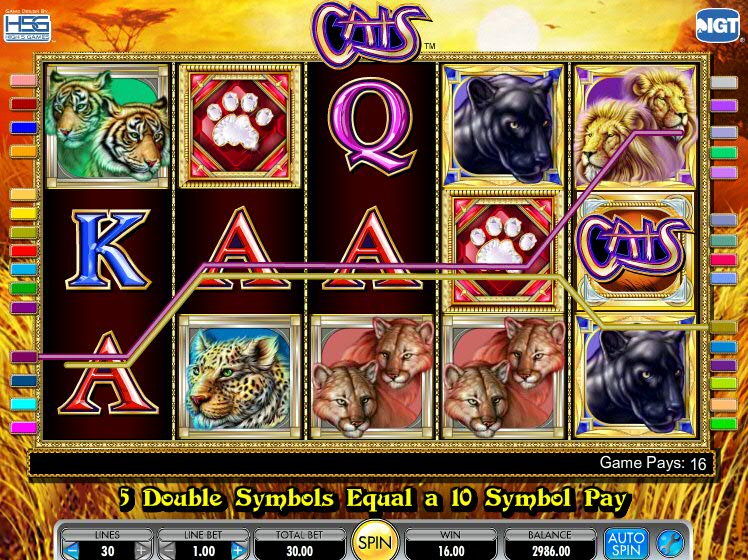Raise the Line Bet amount
The image size is (748, 560).
tap(237, 550)
